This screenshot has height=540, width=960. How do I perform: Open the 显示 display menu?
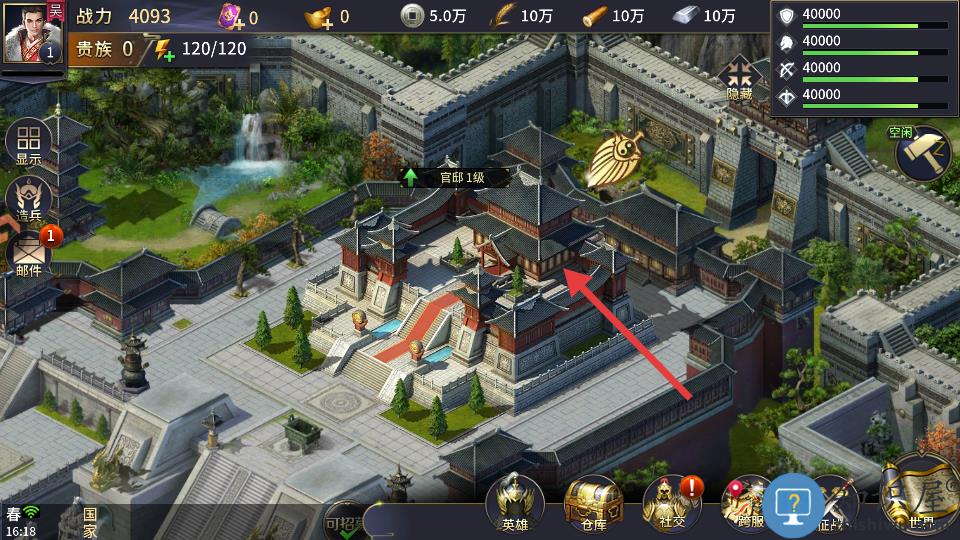click(29, 144)
